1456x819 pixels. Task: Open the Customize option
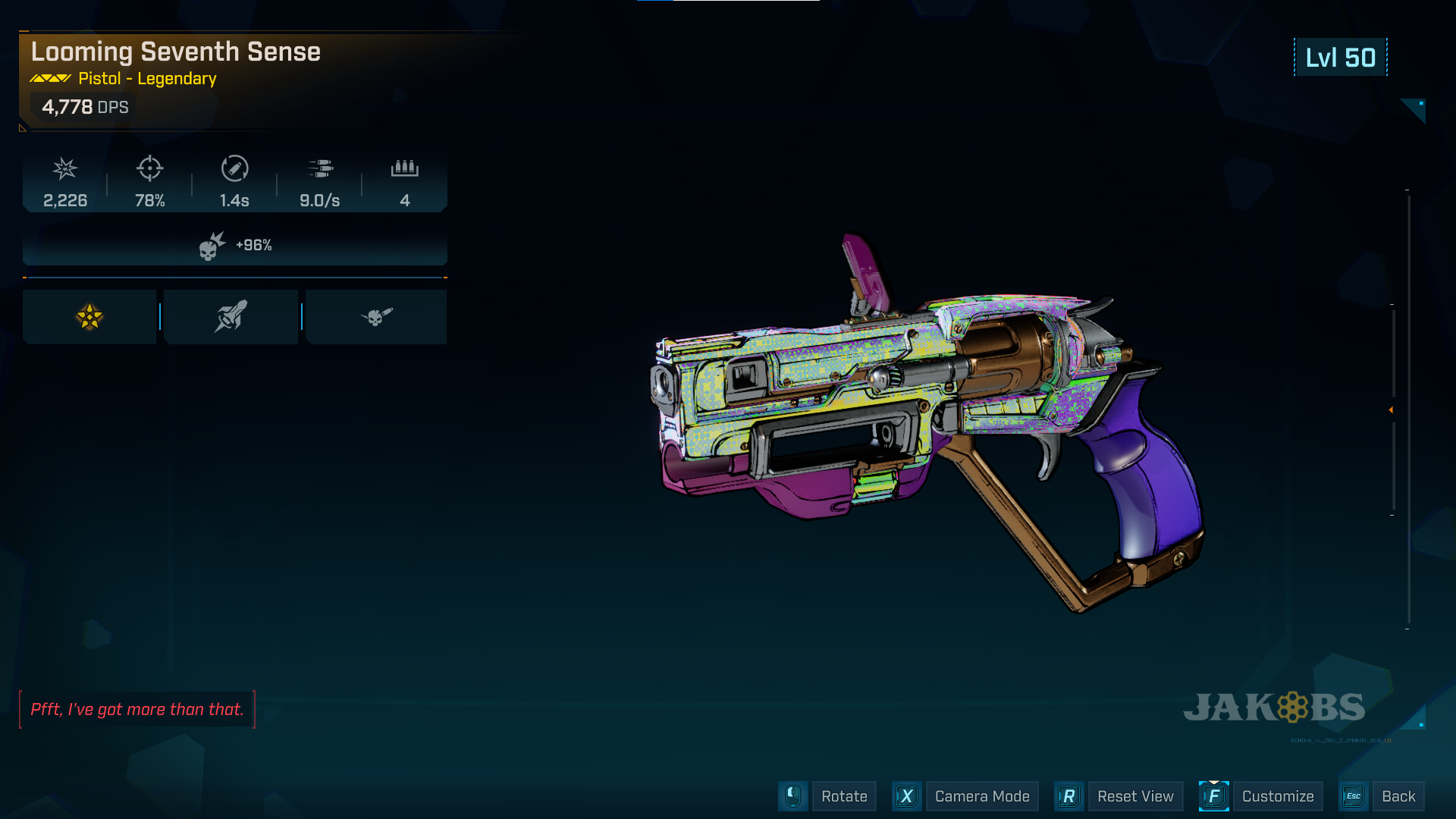pos(1277,796)
